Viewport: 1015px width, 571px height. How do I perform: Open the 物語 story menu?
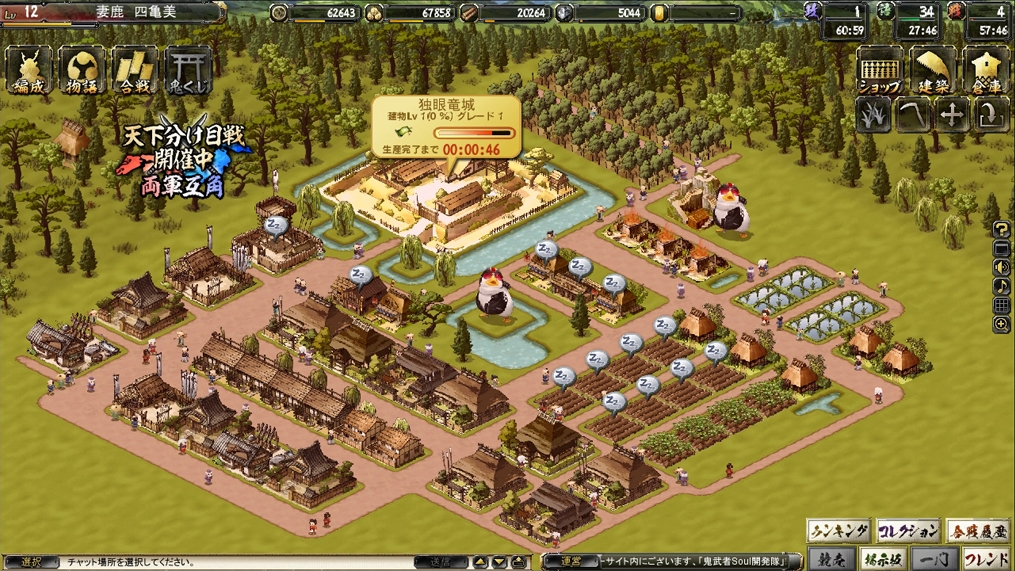tap(82, 70)
